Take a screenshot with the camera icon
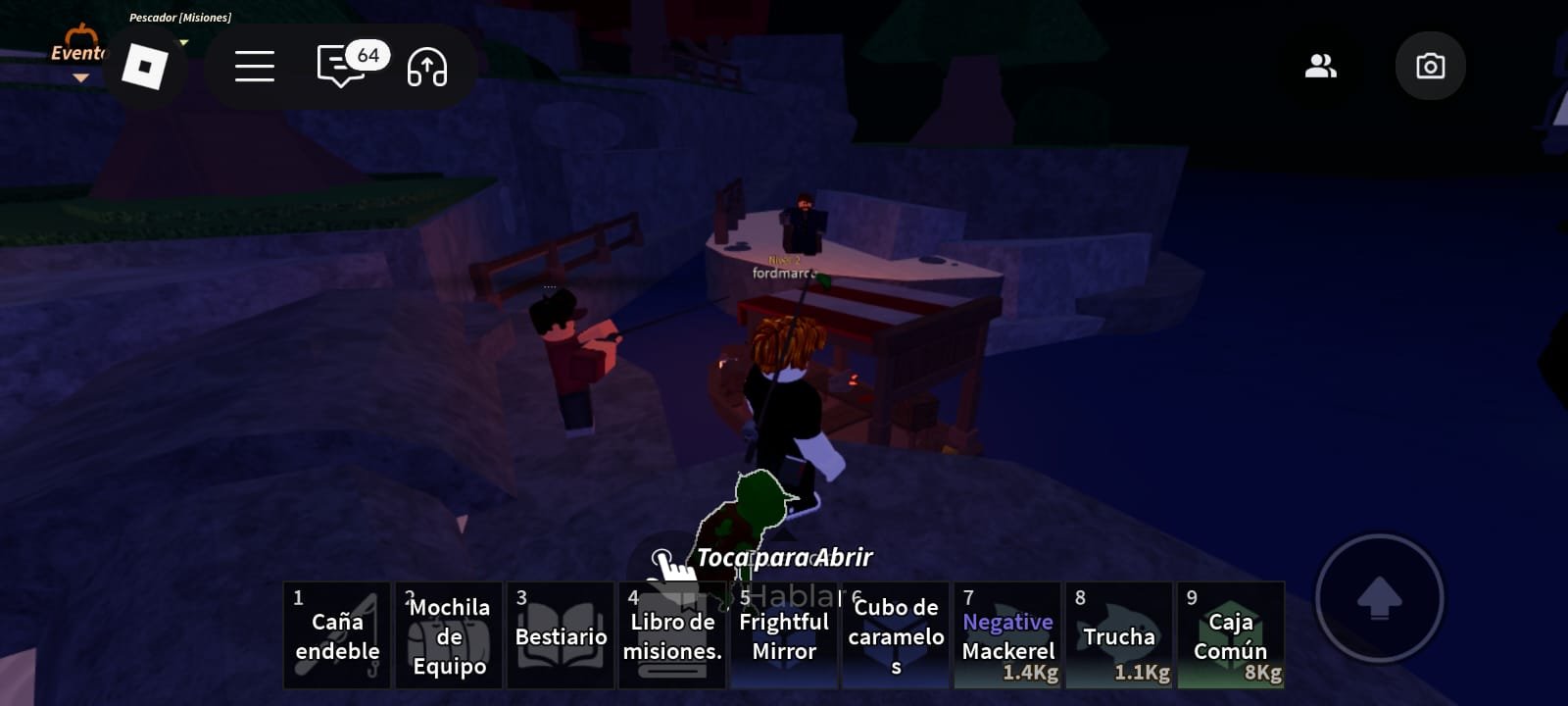Screen dimensions: 1568x706 click(x=1430, y=66)
